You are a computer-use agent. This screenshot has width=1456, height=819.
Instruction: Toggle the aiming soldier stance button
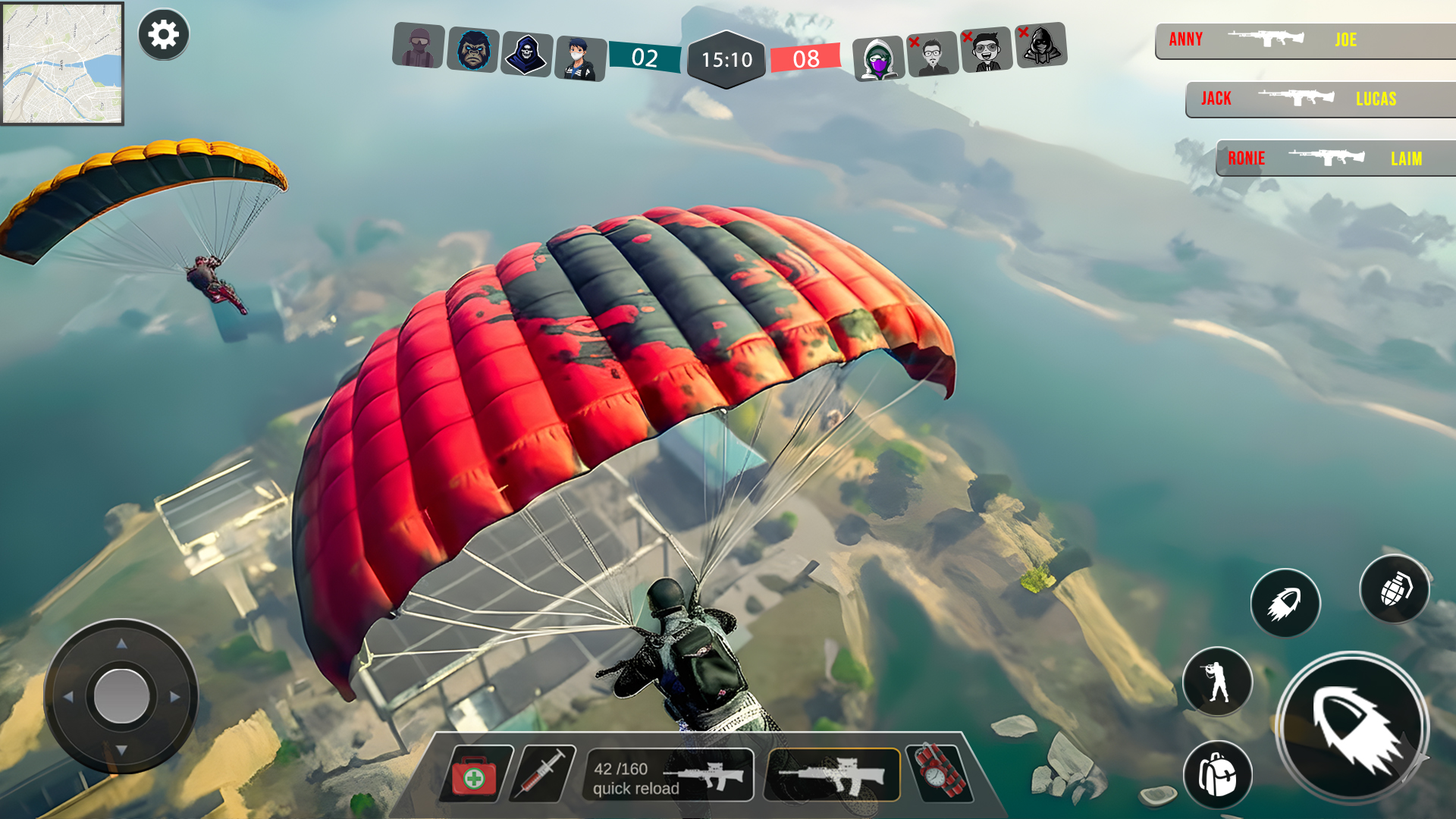(x=1217, y=681)
